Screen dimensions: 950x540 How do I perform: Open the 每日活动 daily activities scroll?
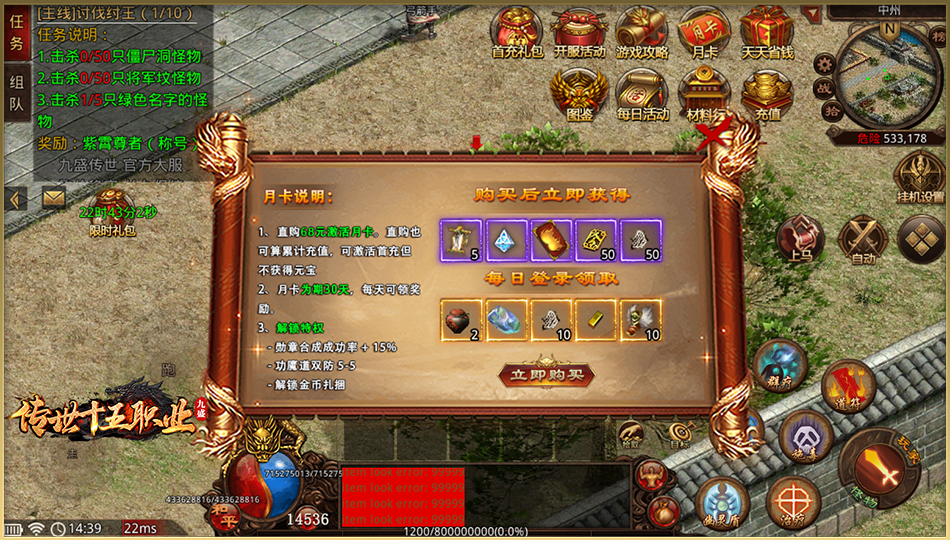[x=642, y=93]
